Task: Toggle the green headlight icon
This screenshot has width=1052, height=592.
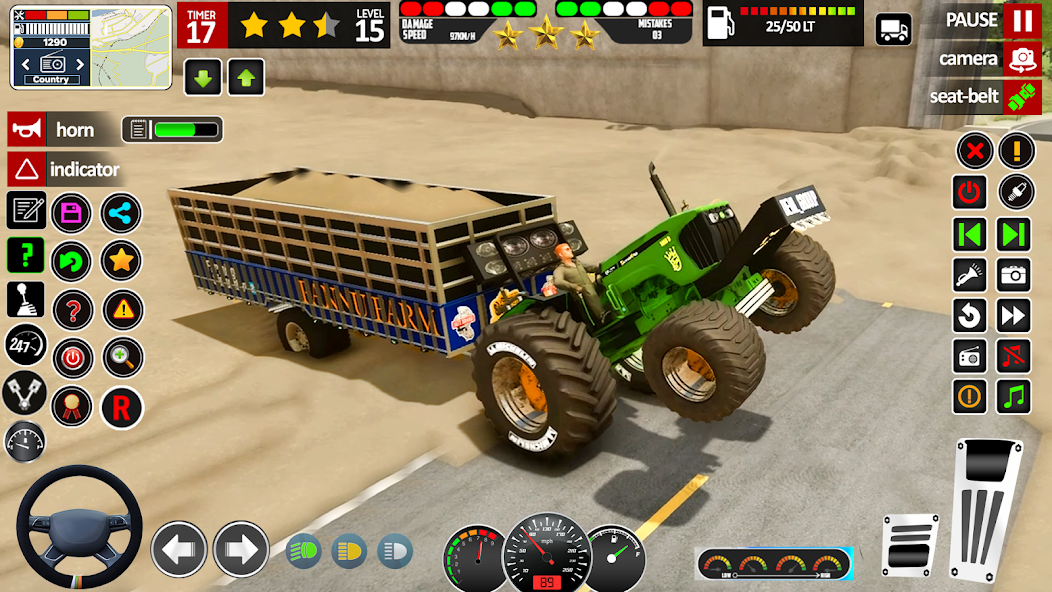Action: pyautogui.click(x=304, y=551)
